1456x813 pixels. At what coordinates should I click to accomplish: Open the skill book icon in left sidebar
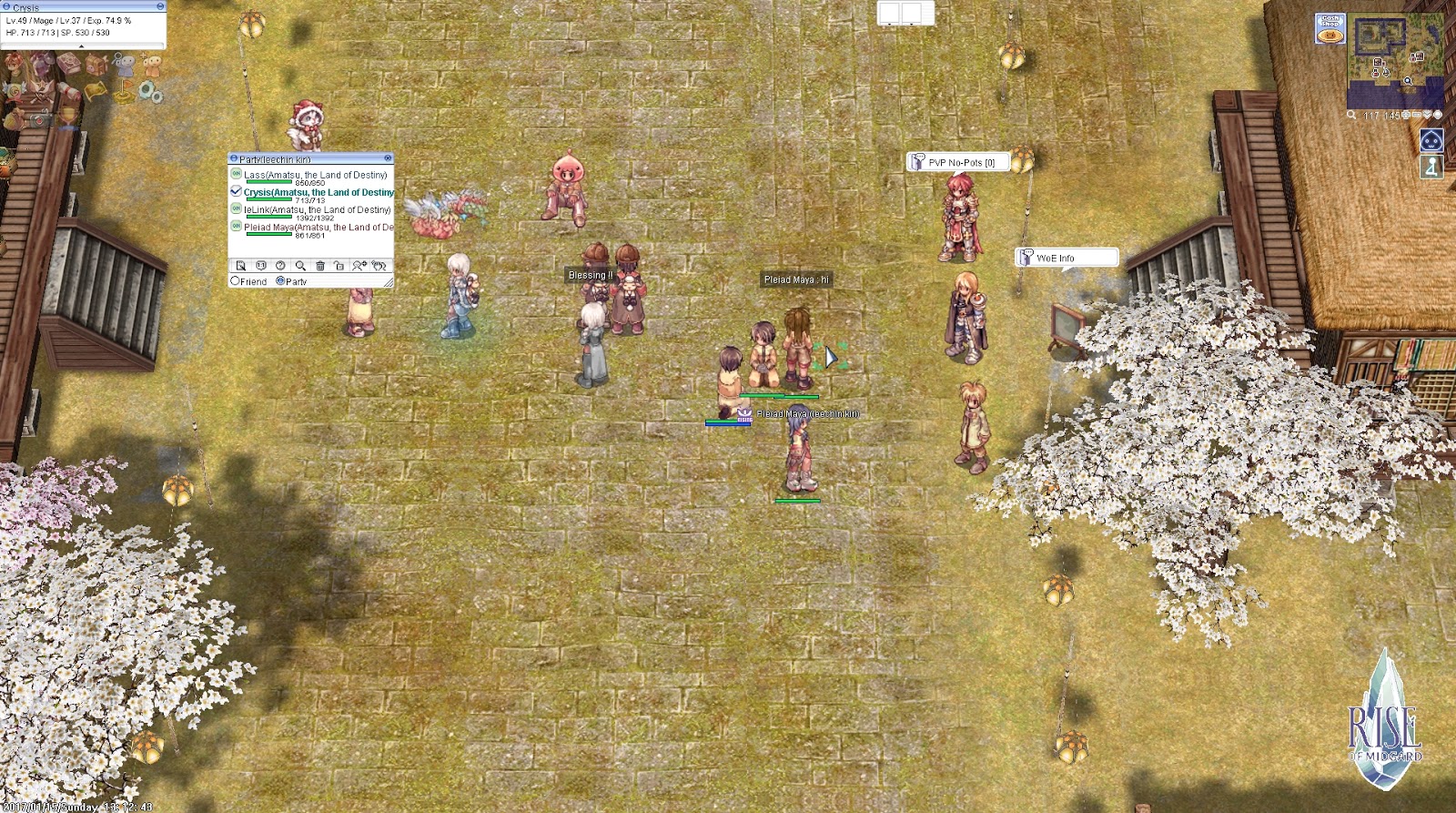pos(70,64)
